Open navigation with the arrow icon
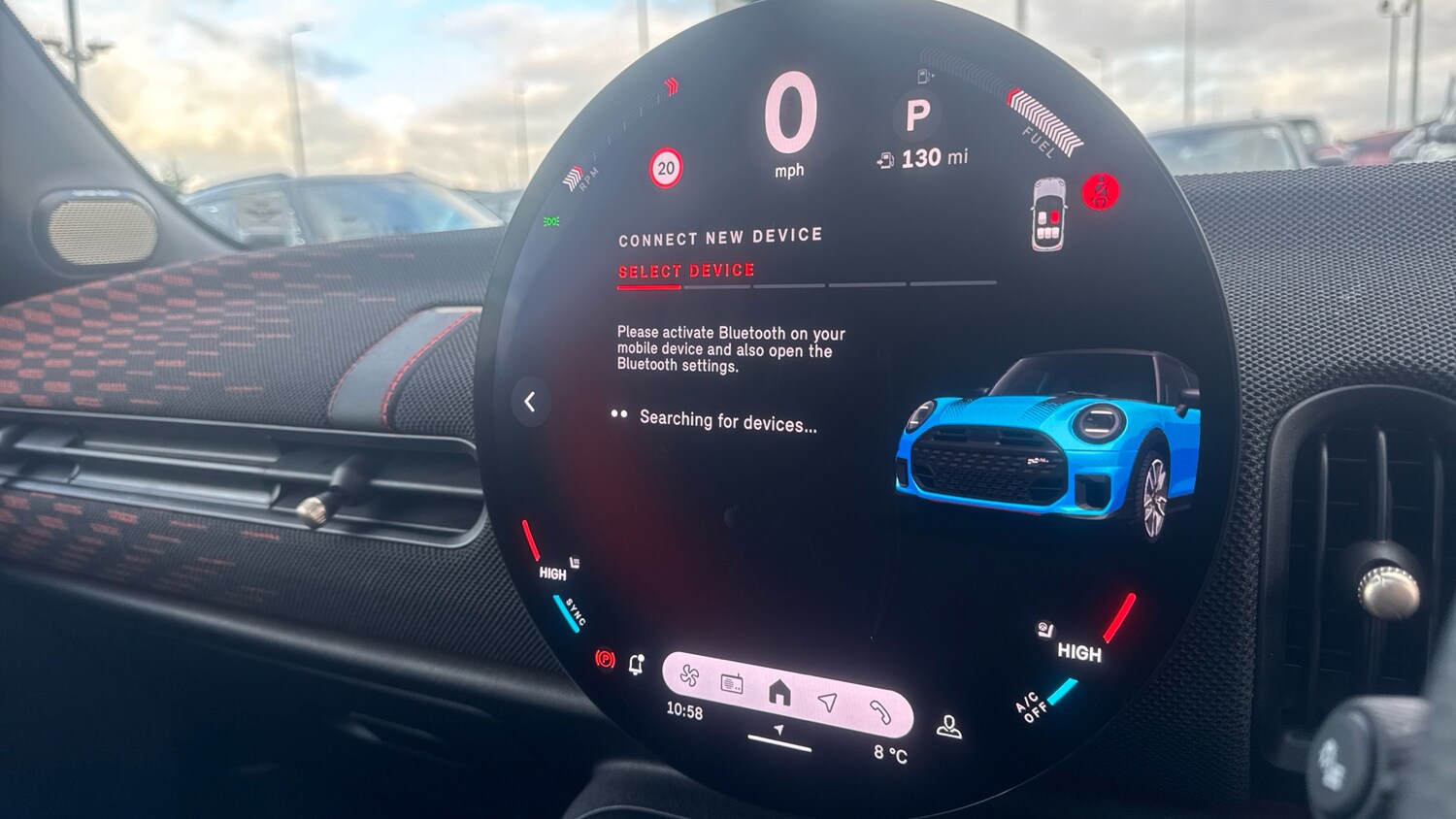Image resolution: width=1456 pixels, height=819 pixels. (826, 701)
